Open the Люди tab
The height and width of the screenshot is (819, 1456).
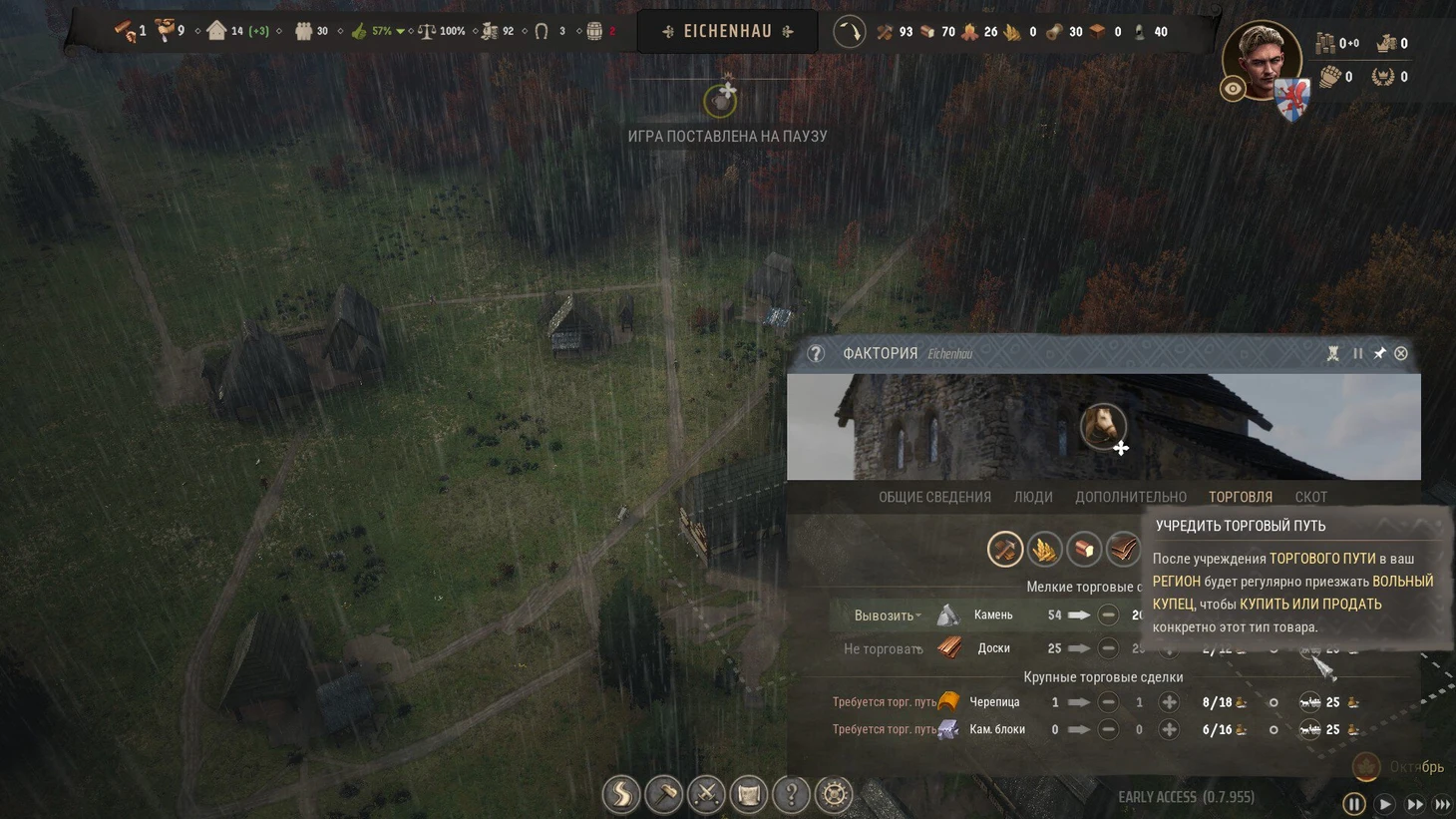[1033, 497]
